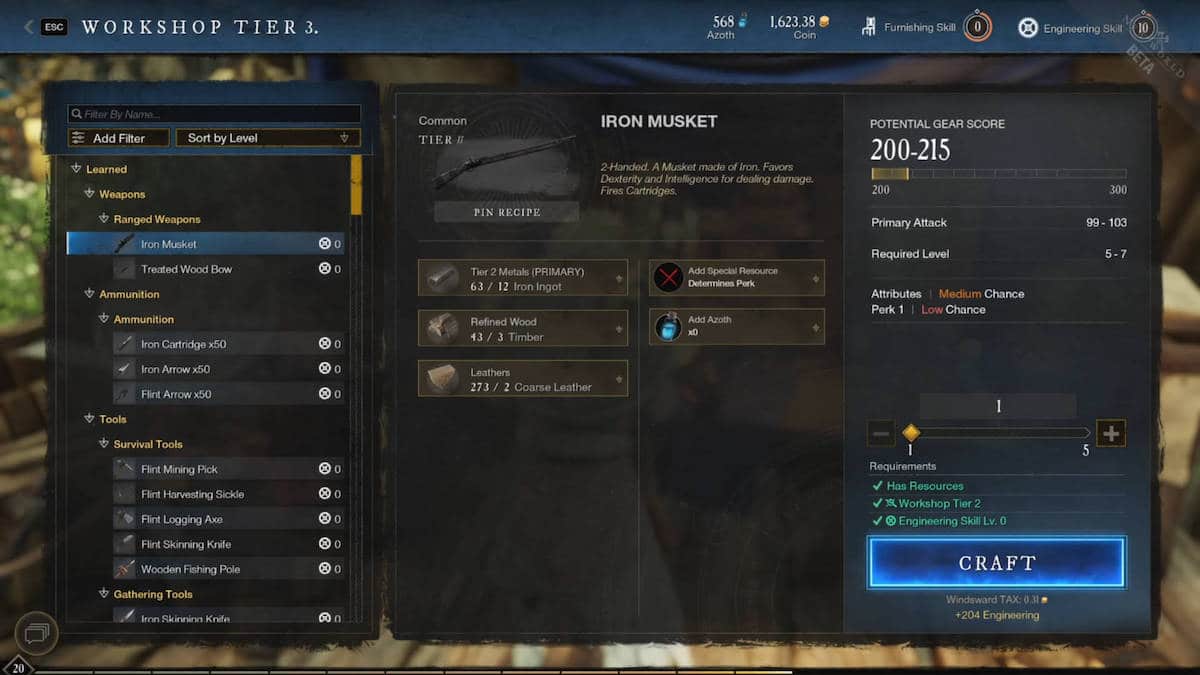Open the Add Filter option

118,138
